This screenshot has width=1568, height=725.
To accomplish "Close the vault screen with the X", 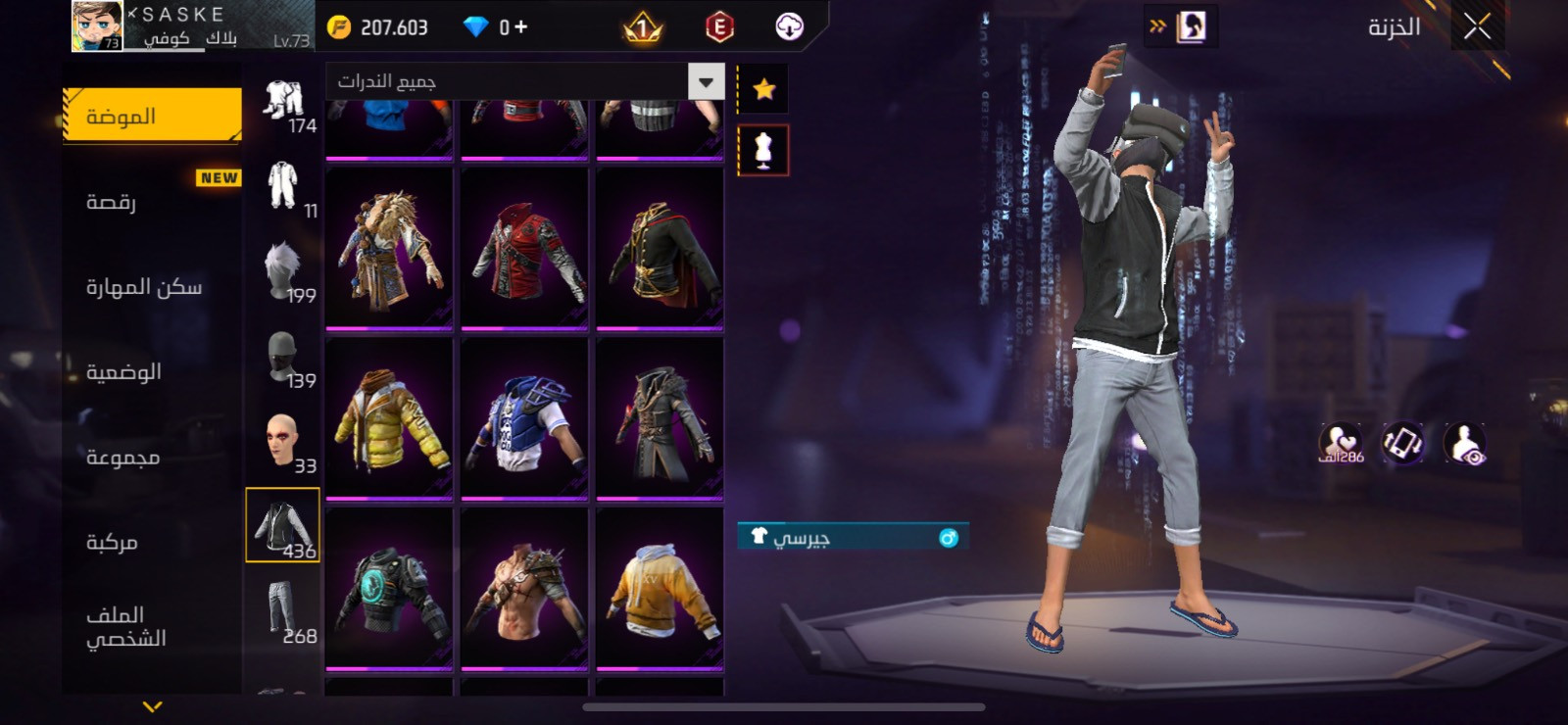I will coord(1477,27).
